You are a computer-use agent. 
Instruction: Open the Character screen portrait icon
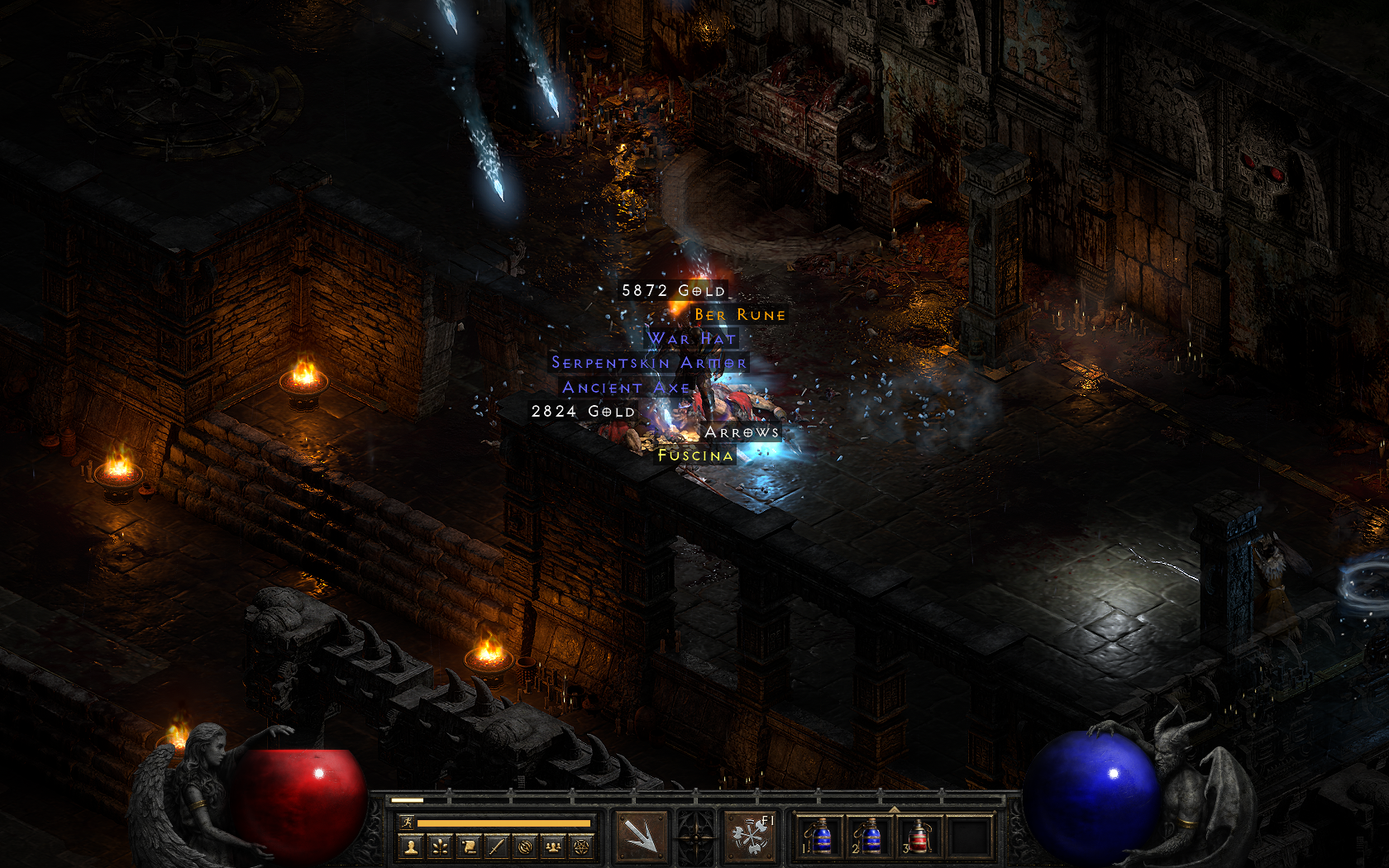[x=410, y=847]
